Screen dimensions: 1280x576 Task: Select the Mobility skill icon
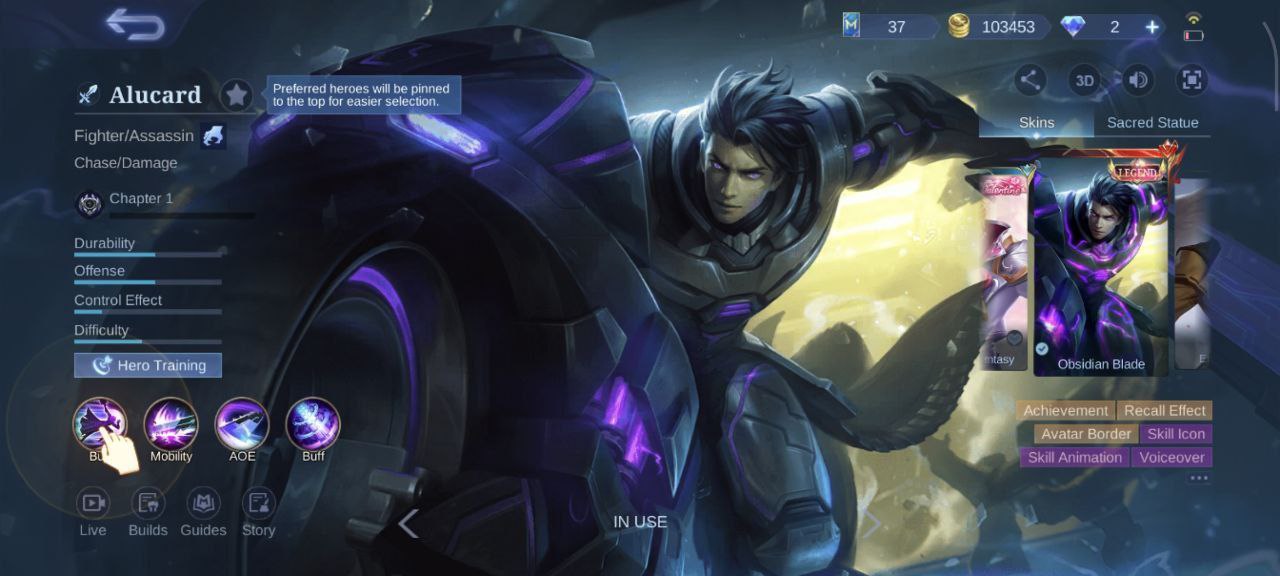click(x=171, y=424)
